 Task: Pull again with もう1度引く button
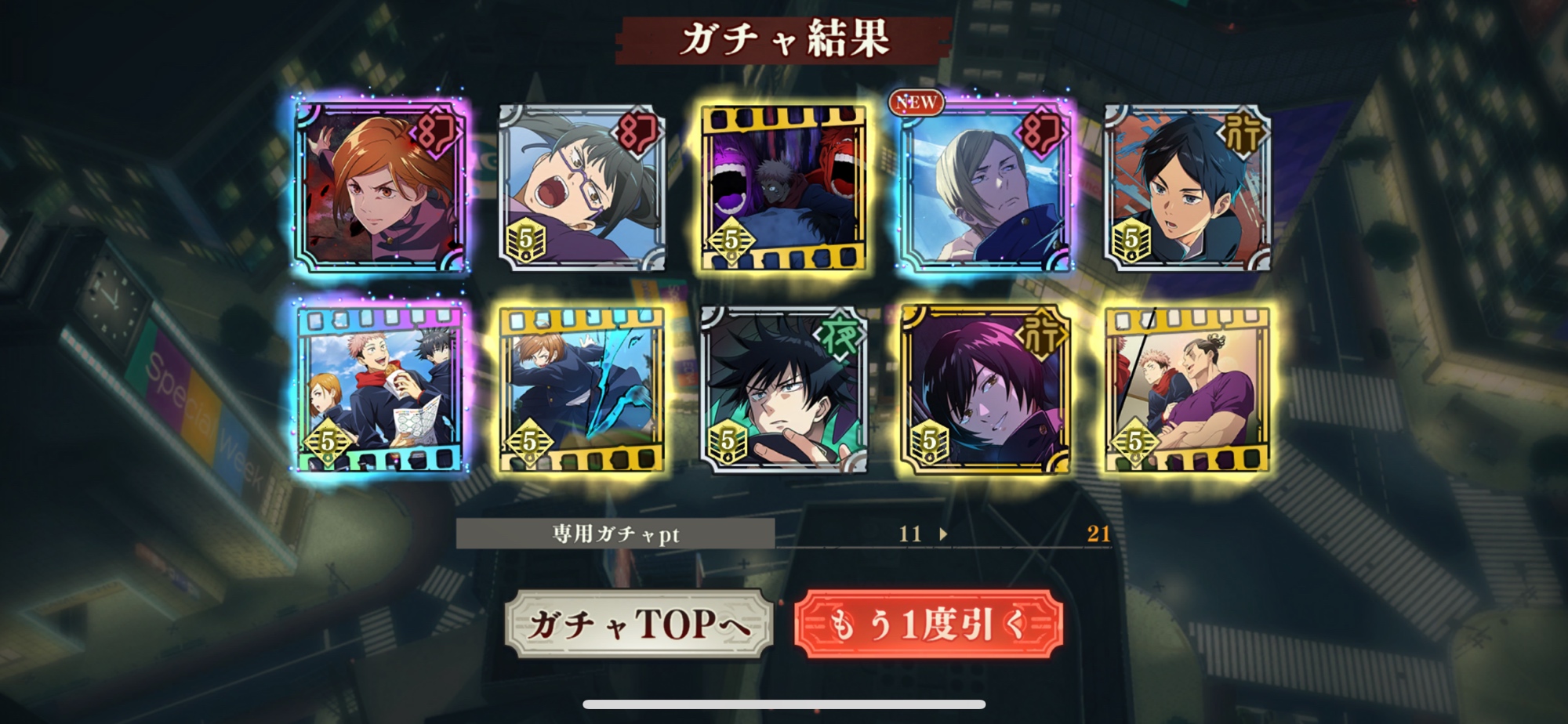tap(928, 624)
